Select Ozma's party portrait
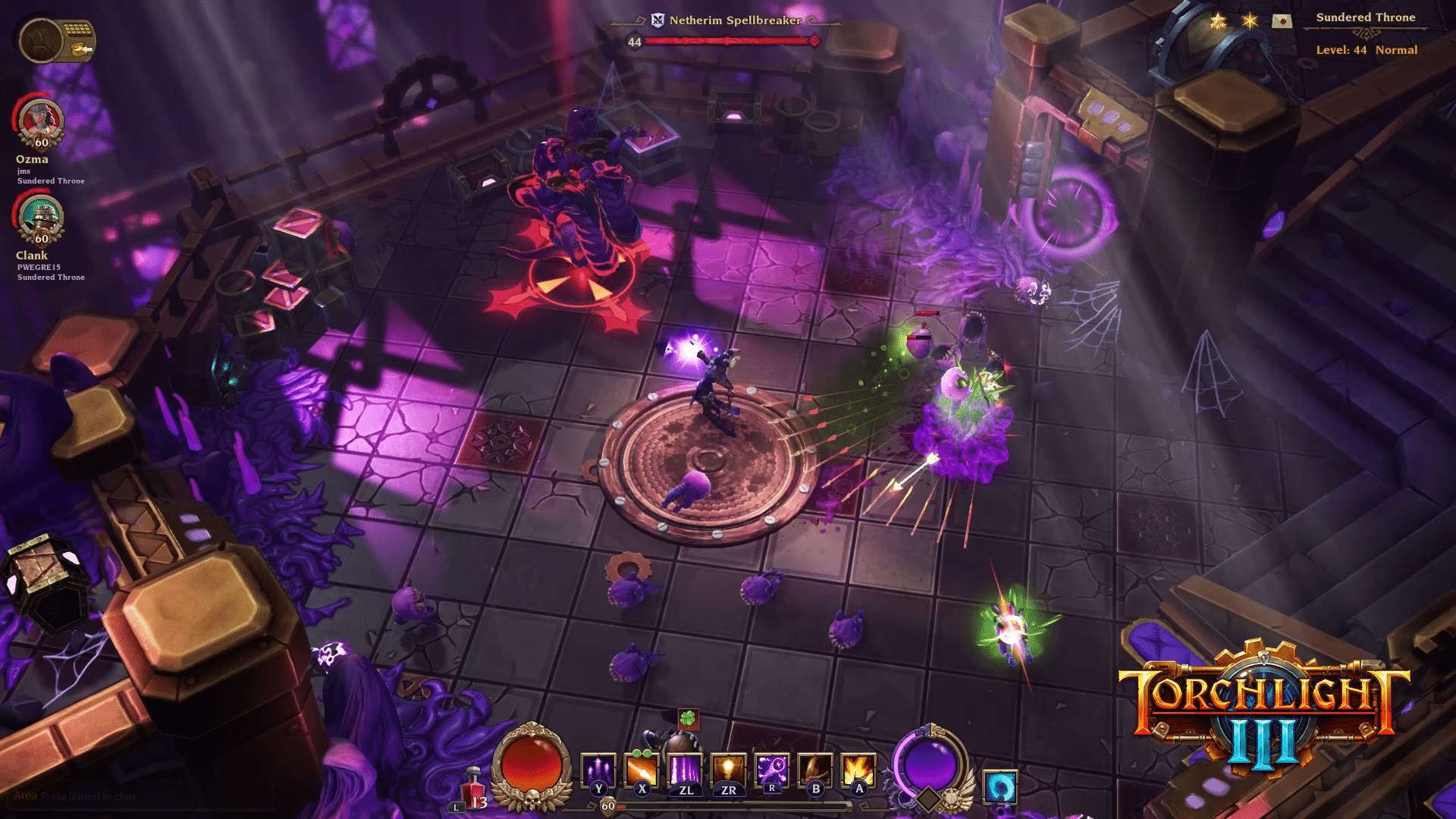 coord(41,121)
